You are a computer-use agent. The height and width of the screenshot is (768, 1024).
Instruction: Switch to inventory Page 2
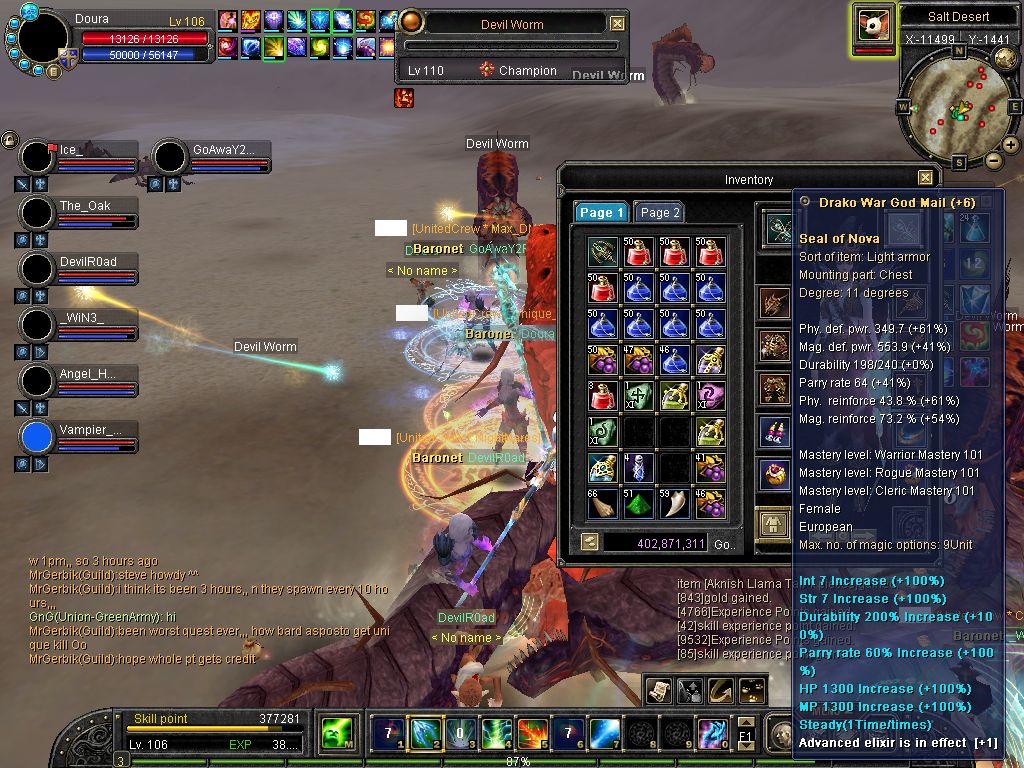coord(659,212)
